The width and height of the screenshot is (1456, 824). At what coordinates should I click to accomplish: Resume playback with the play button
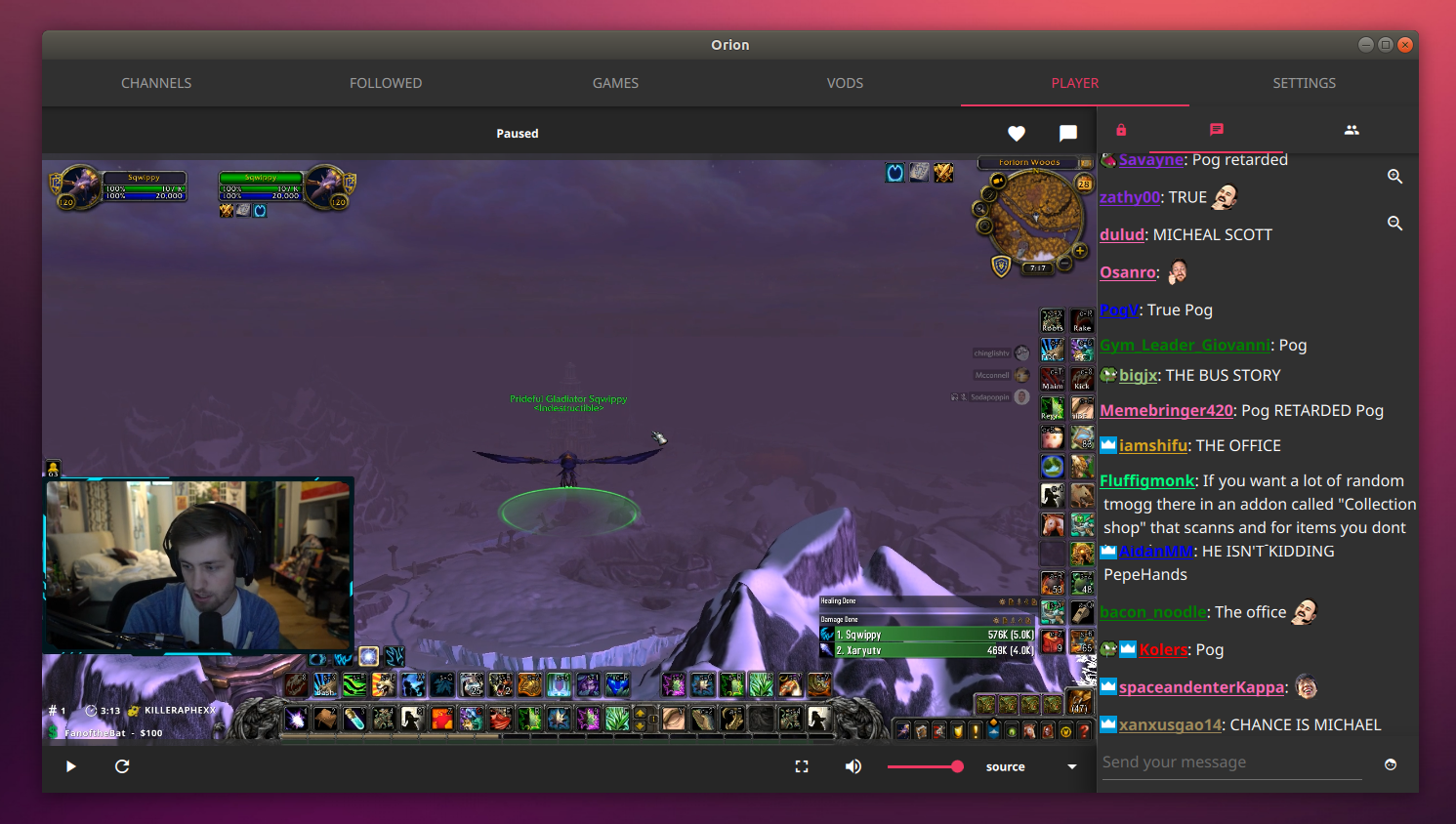tap(69, 766)
